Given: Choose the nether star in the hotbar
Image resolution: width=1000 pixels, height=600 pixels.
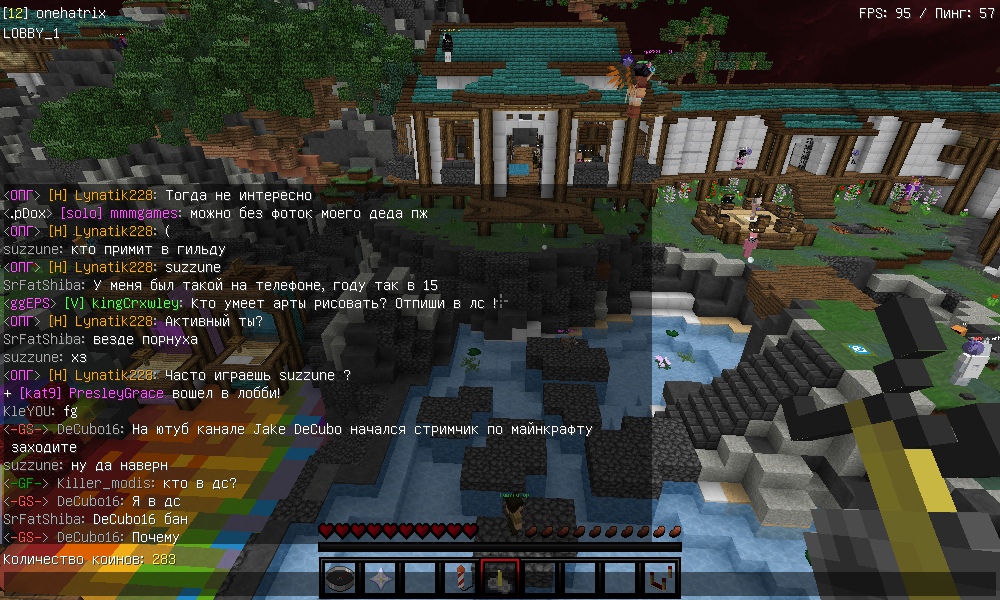Looking at the screenshot, I should [380, 577].
